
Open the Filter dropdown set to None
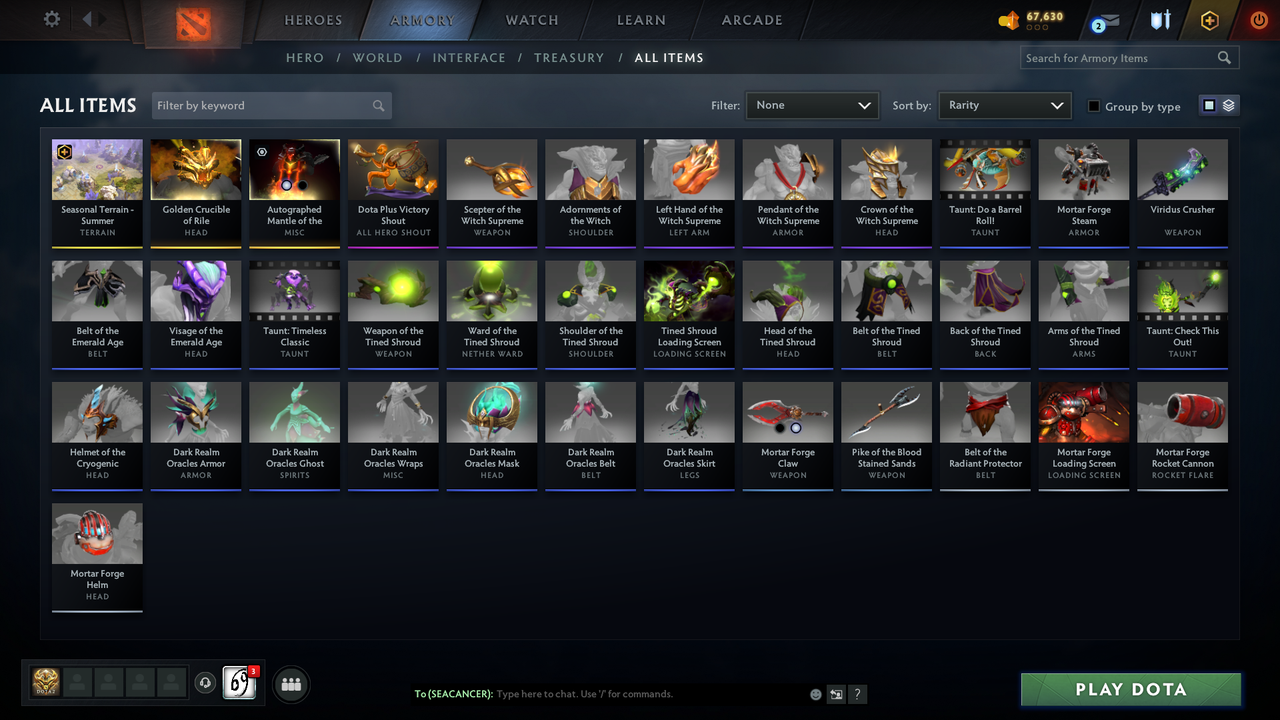[x=811, y=105]
